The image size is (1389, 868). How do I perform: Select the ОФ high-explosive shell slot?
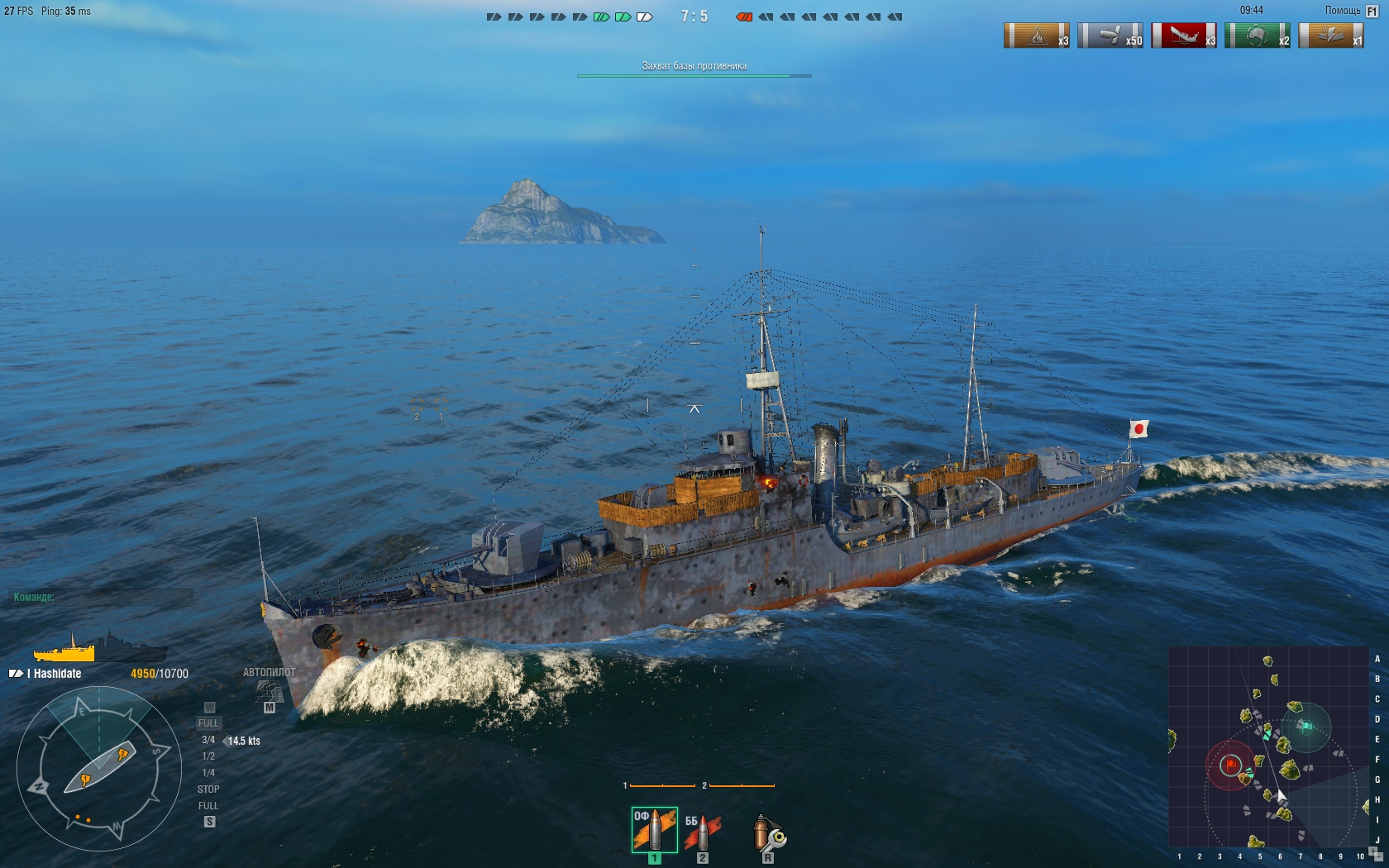pyautogui.click(x=654, y=830)
